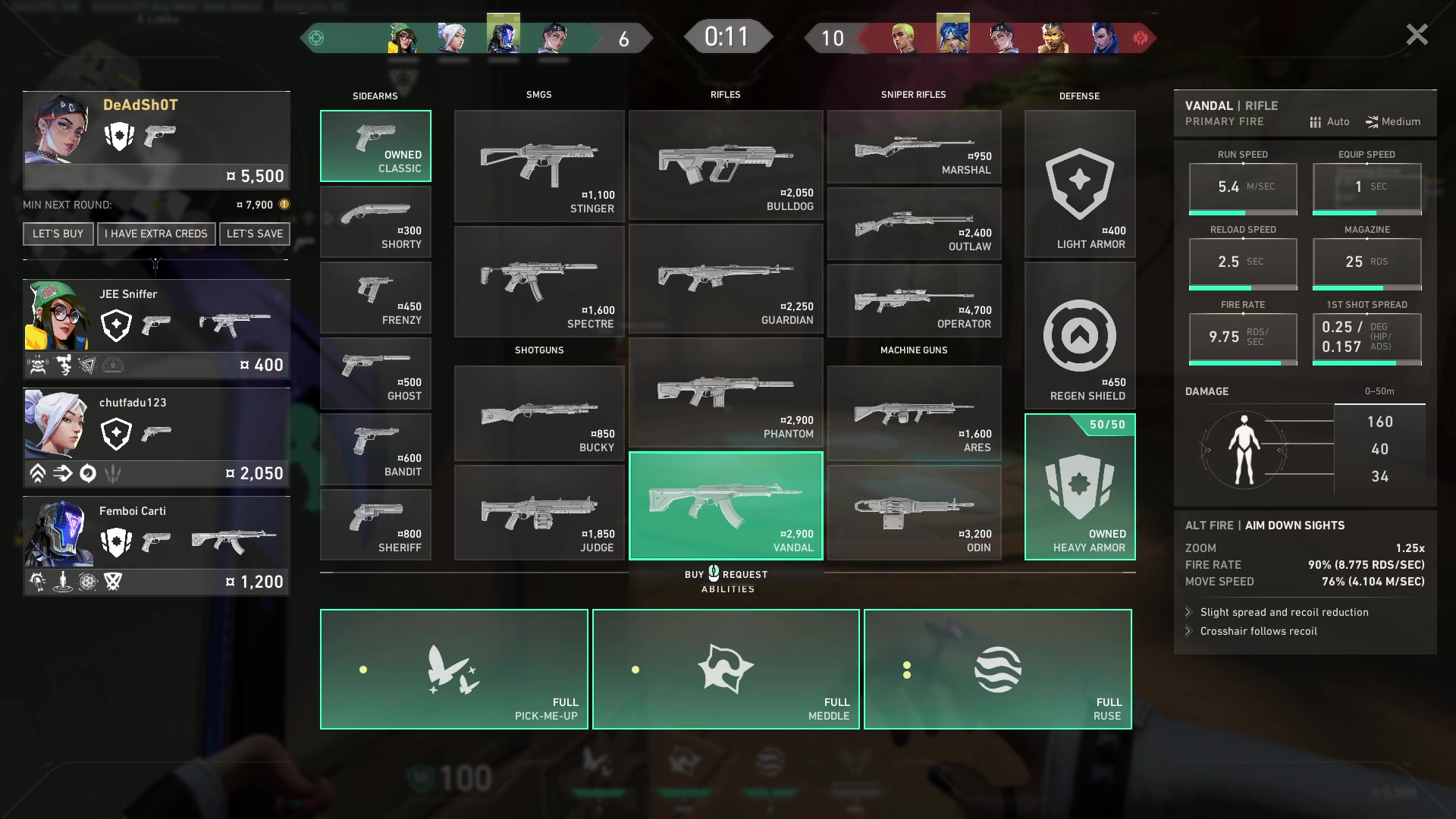1456x819 pixels.
Task: Open Femboi Carti's teammate card
Action: tap(156, 545)
